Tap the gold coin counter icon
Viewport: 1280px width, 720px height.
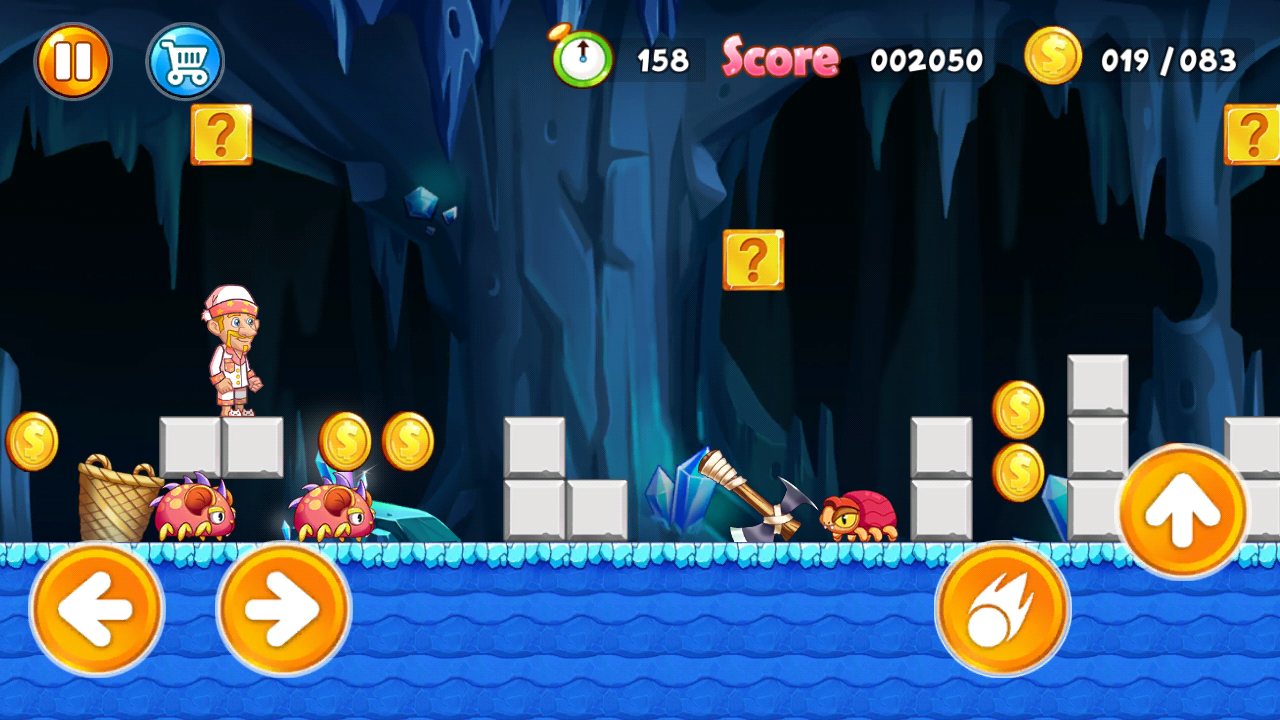coord(1052,58)
